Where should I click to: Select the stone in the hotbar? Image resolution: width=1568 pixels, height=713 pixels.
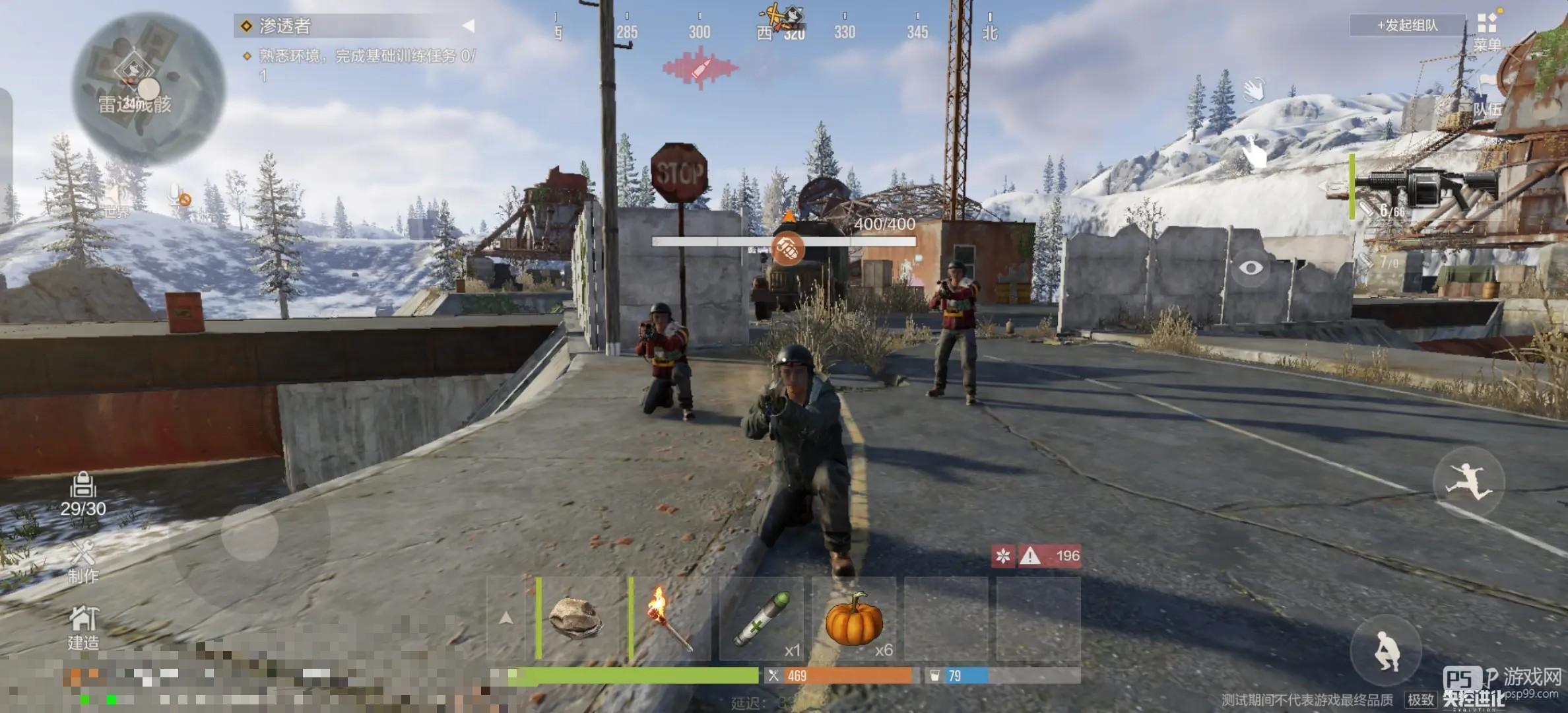576,619
